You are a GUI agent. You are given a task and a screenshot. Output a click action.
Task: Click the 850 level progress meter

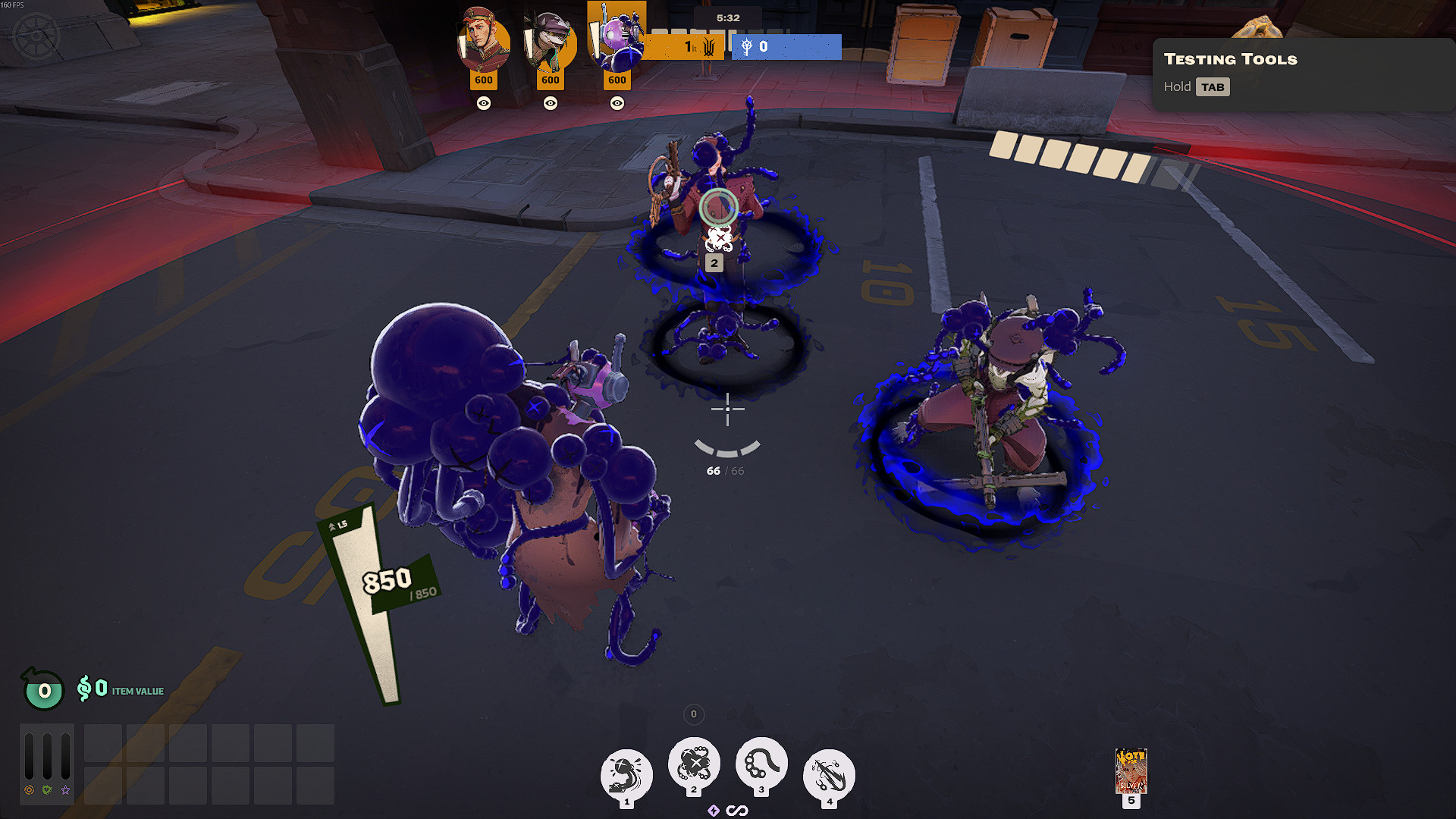[385, 580]
